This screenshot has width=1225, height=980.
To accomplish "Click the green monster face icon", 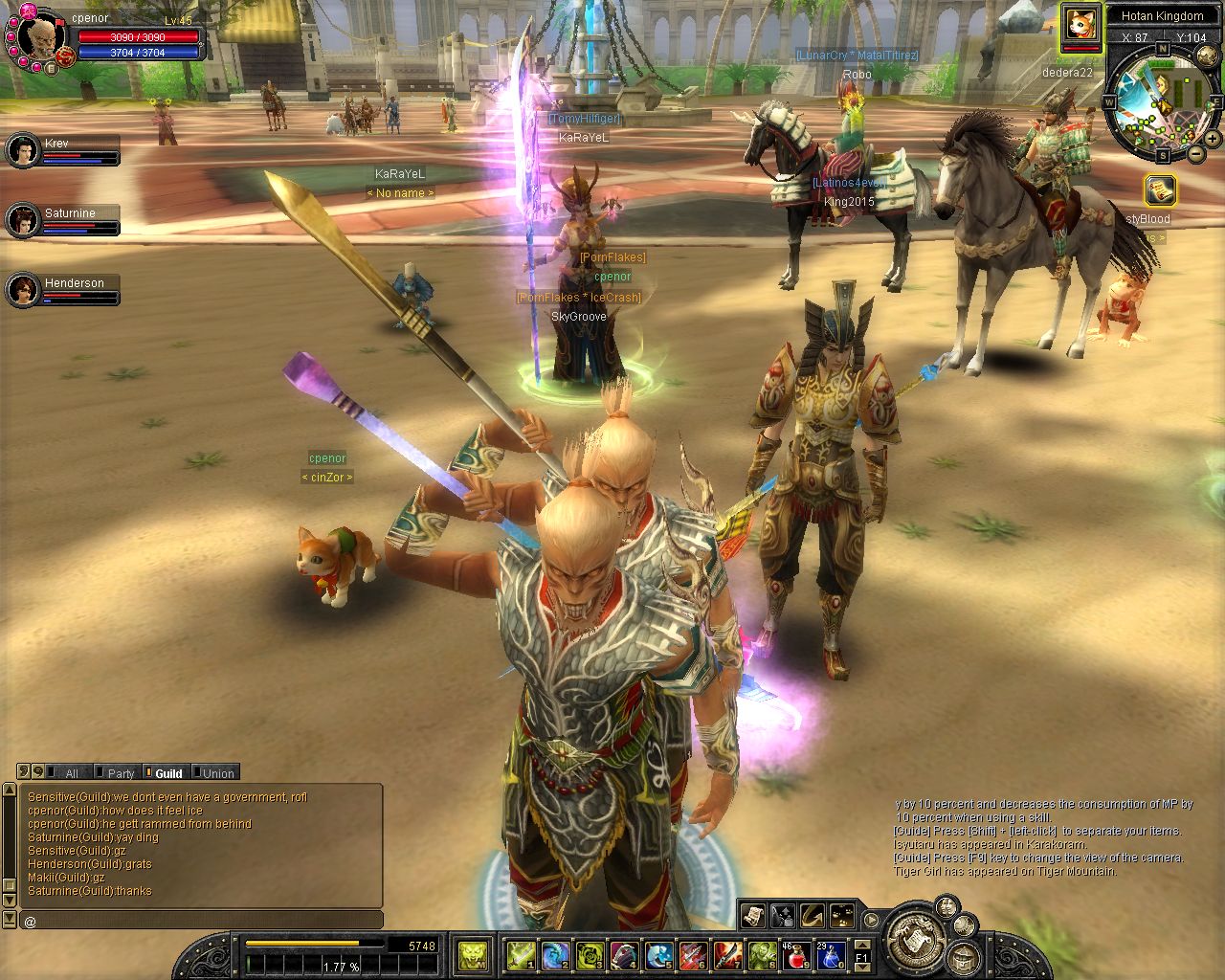I will click(473, 954).
